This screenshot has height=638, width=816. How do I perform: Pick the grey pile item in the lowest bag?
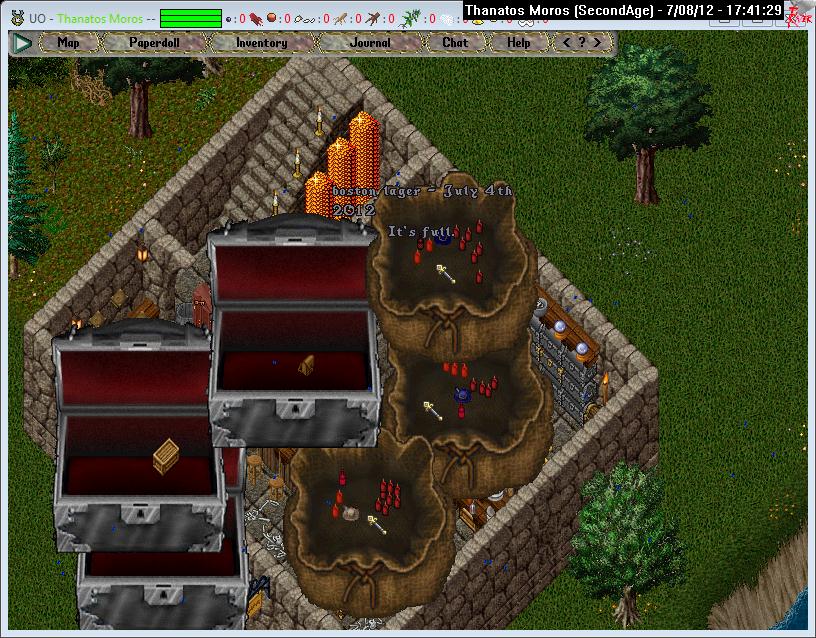352,513
